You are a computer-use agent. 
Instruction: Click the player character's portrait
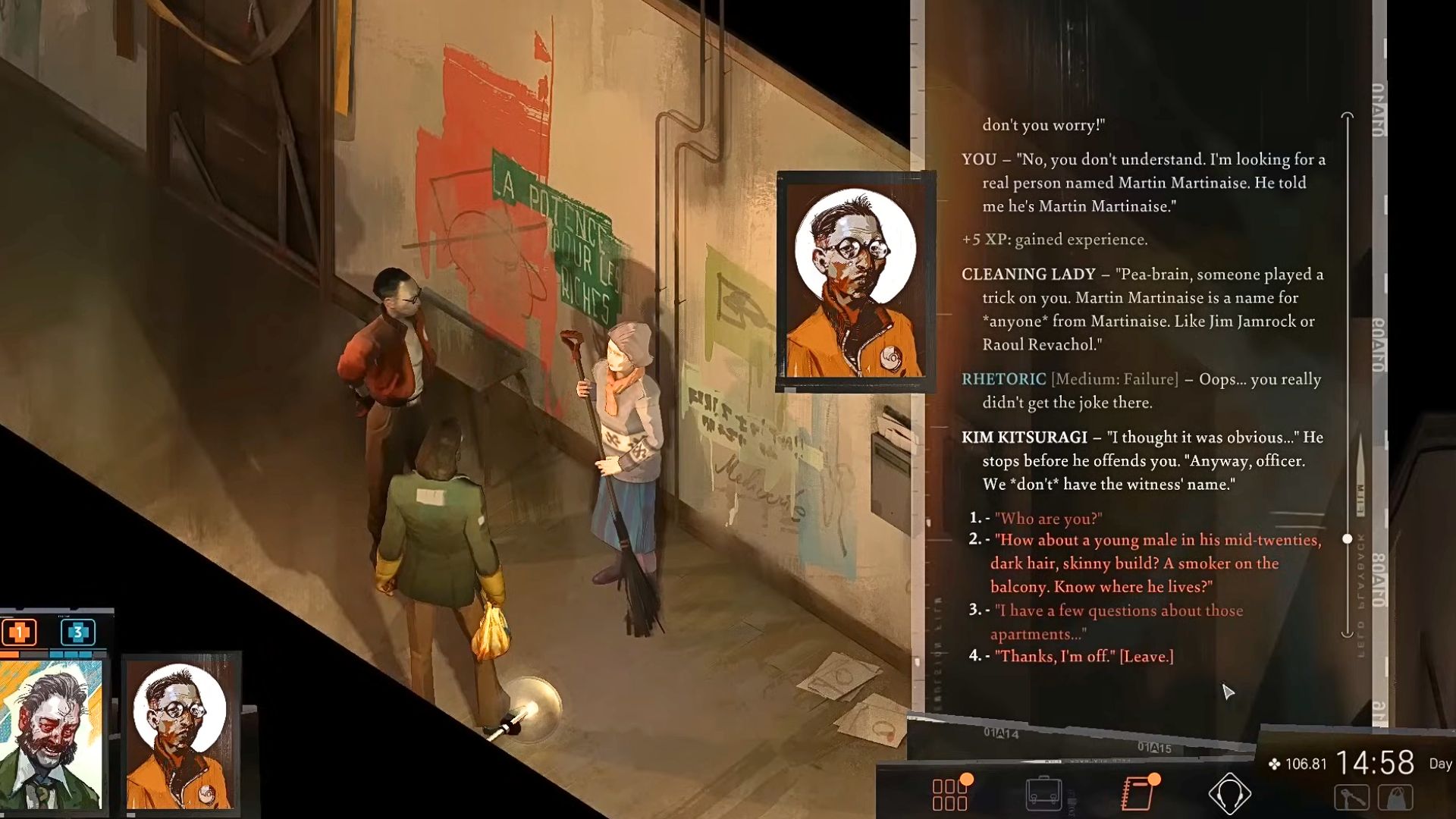[x=52, y=734]
